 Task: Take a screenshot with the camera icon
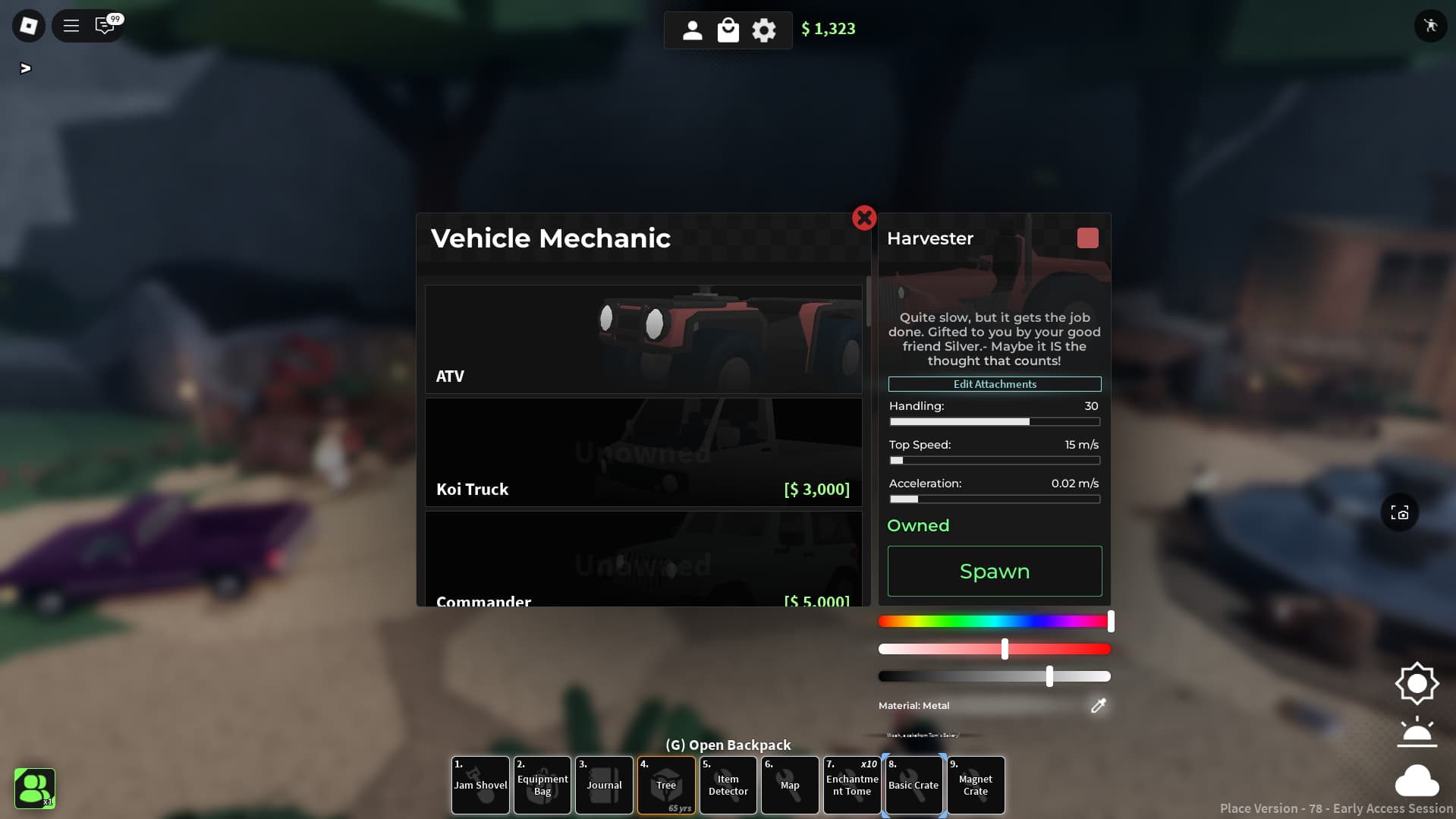tap(1398, 512)
